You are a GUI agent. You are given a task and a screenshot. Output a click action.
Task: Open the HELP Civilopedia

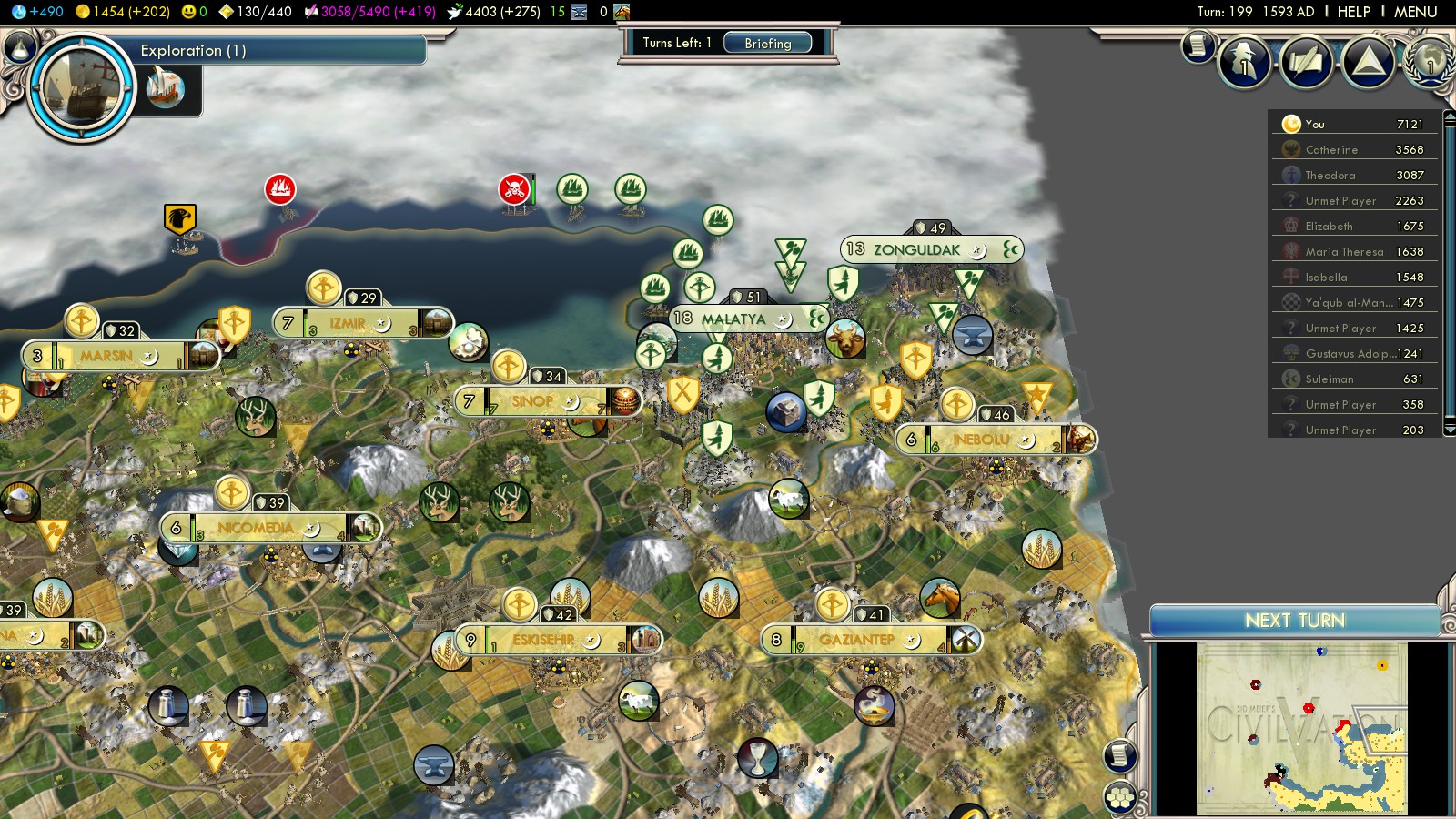[1353, 12]
